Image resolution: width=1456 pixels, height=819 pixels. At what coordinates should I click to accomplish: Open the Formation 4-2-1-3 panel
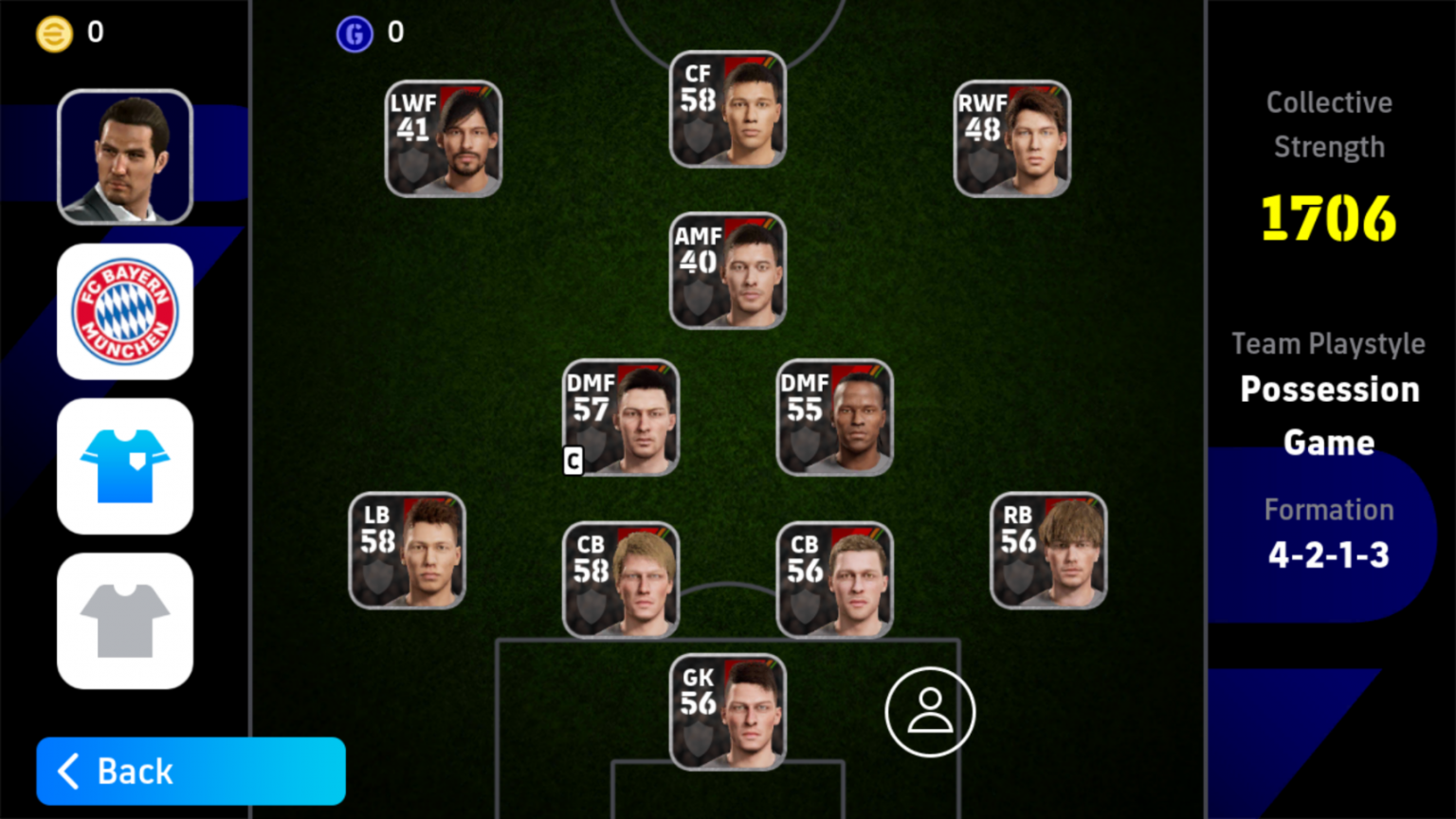point(1328,534)
